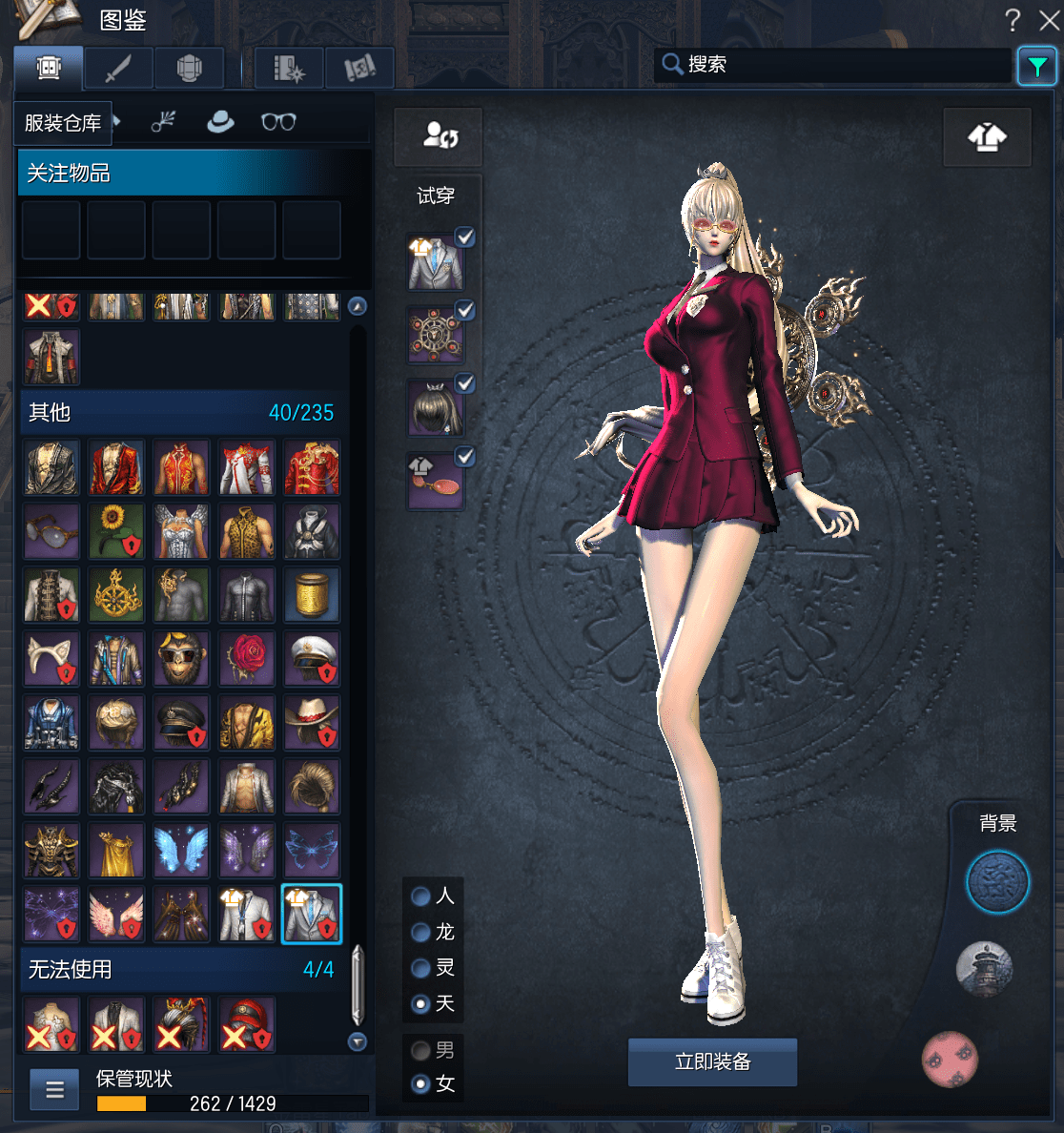This screenshot has width=1064, height=1133.
Task: Choose the 人 race option
Action: (420, 896)
